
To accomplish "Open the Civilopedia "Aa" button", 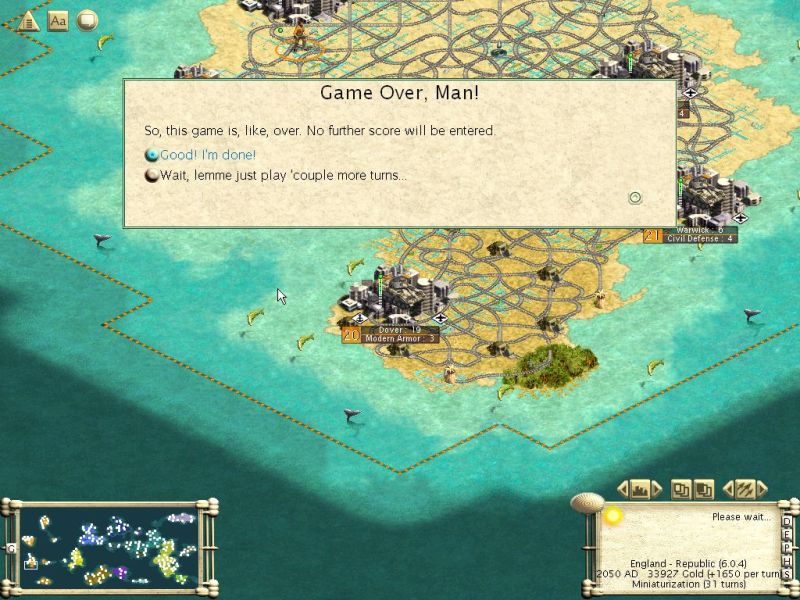I will [x=58, y=19].
